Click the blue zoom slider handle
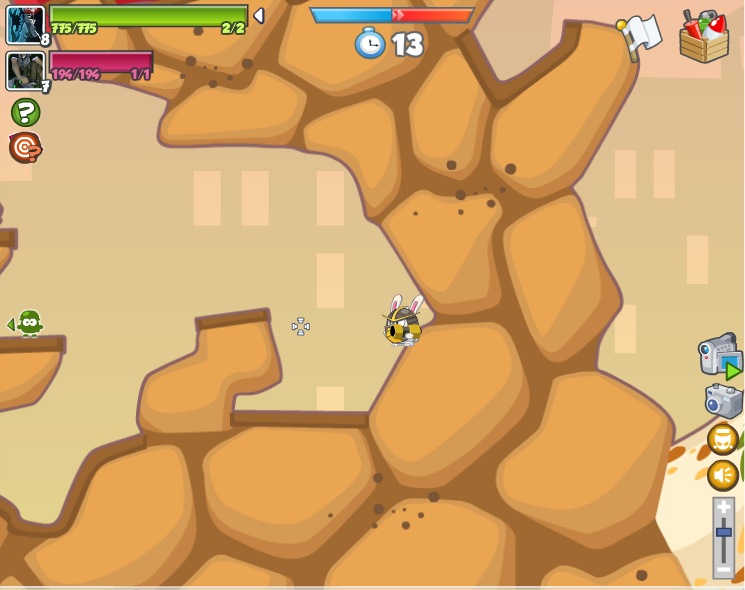Image resolution: width=745 pixels, height=590 pixels. point(724,534)
